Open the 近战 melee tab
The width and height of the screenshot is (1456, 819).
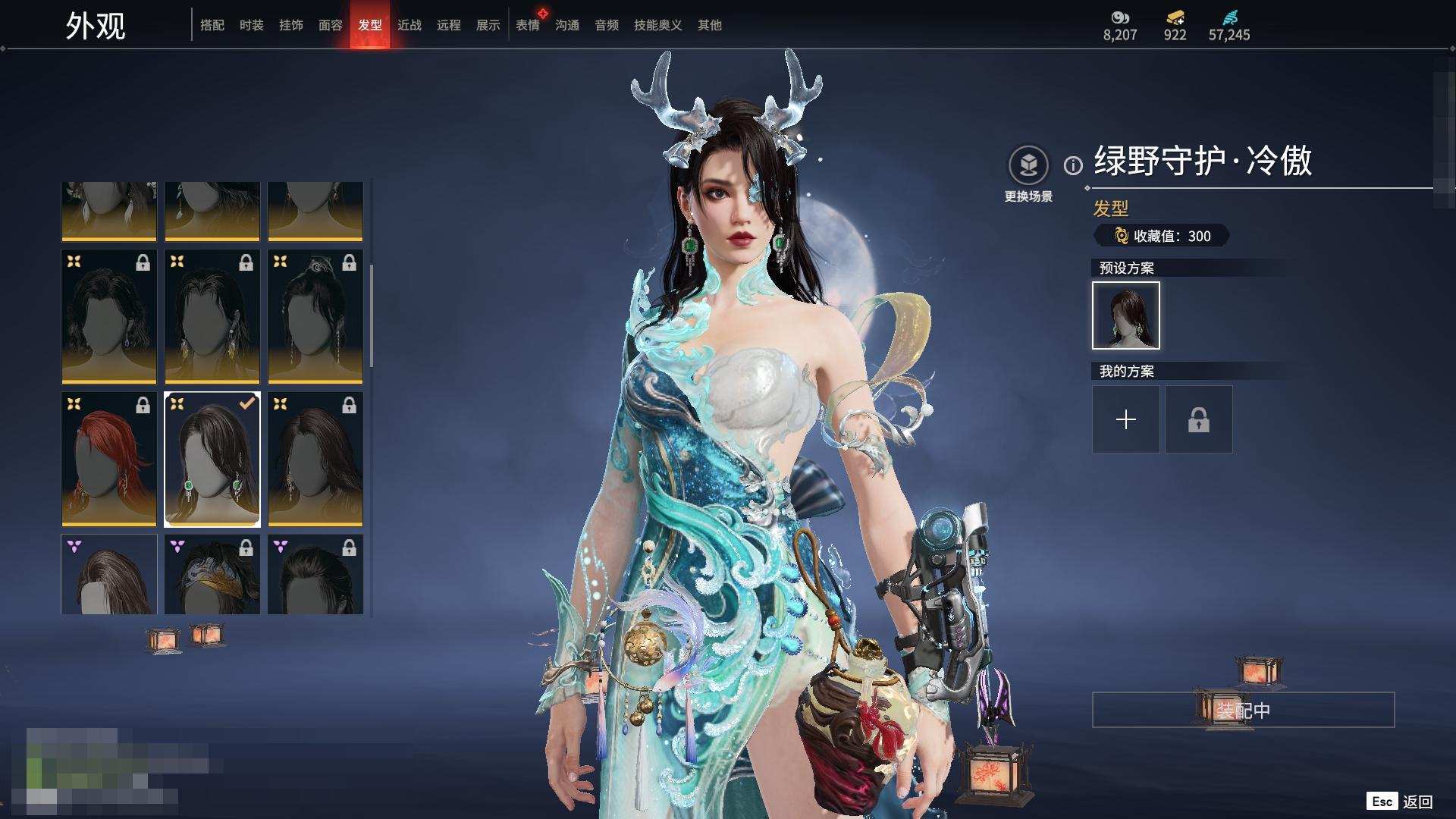tap(409, 25)
